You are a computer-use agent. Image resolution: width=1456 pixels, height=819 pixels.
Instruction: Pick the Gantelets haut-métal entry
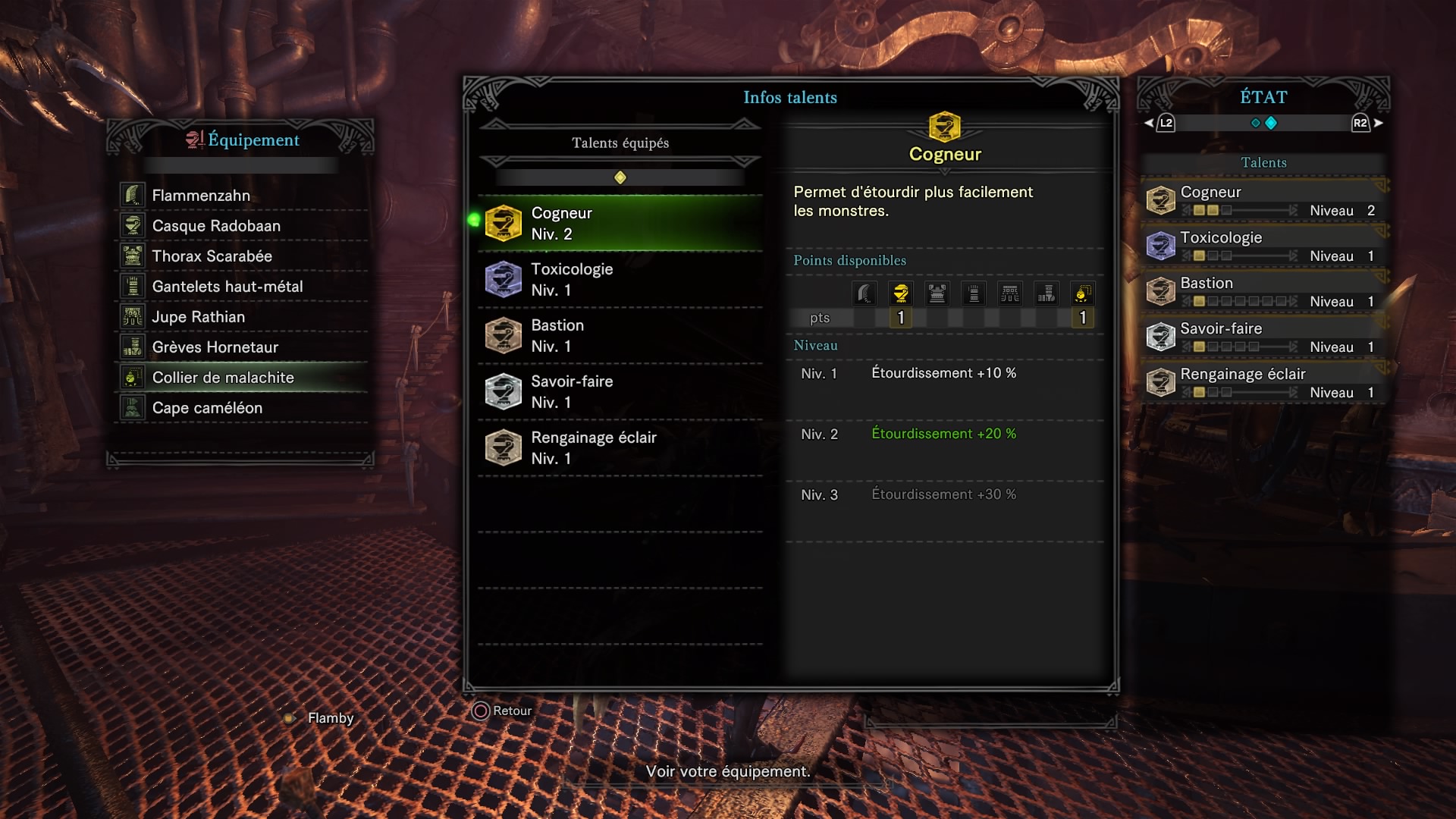coord(227,287)
